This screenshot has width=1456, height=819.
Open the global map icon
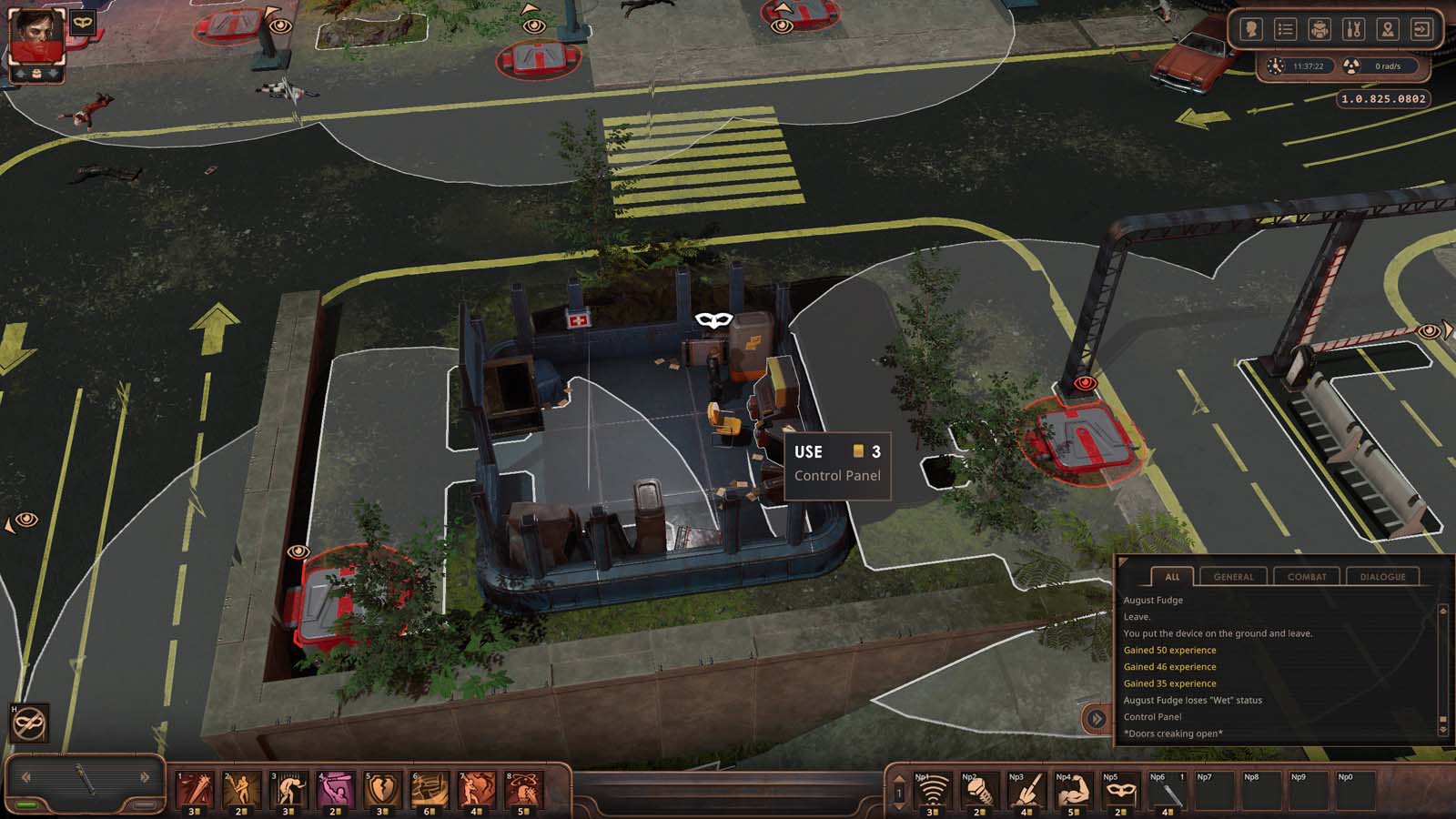point(1387,29)
